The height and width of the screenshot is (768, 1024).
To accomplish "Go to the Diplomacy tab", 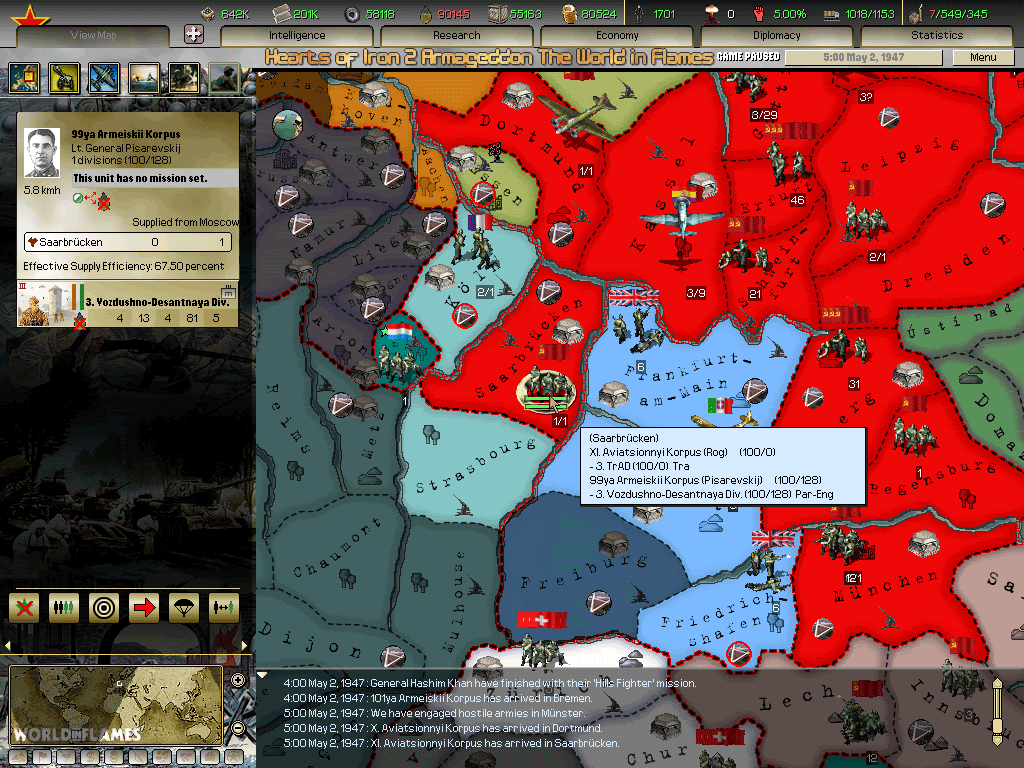I will pos(777,35).
